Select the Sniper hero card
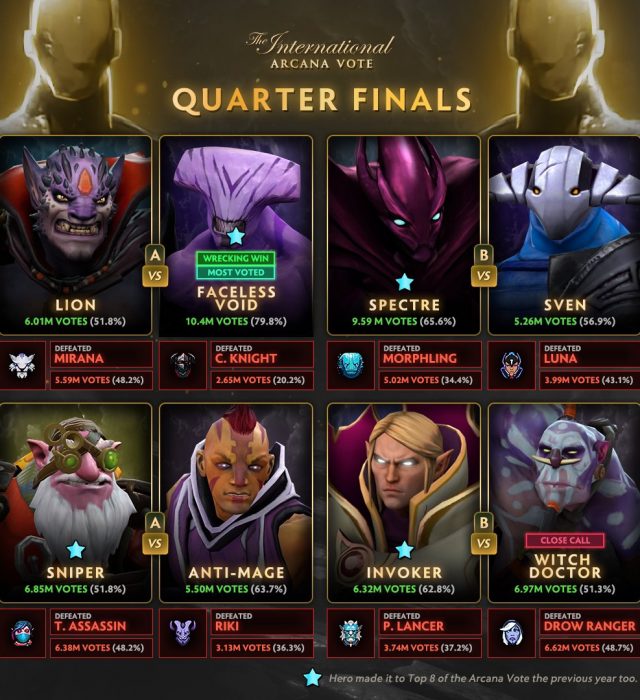The image size is (640, 700). click(x=75, y=500)
